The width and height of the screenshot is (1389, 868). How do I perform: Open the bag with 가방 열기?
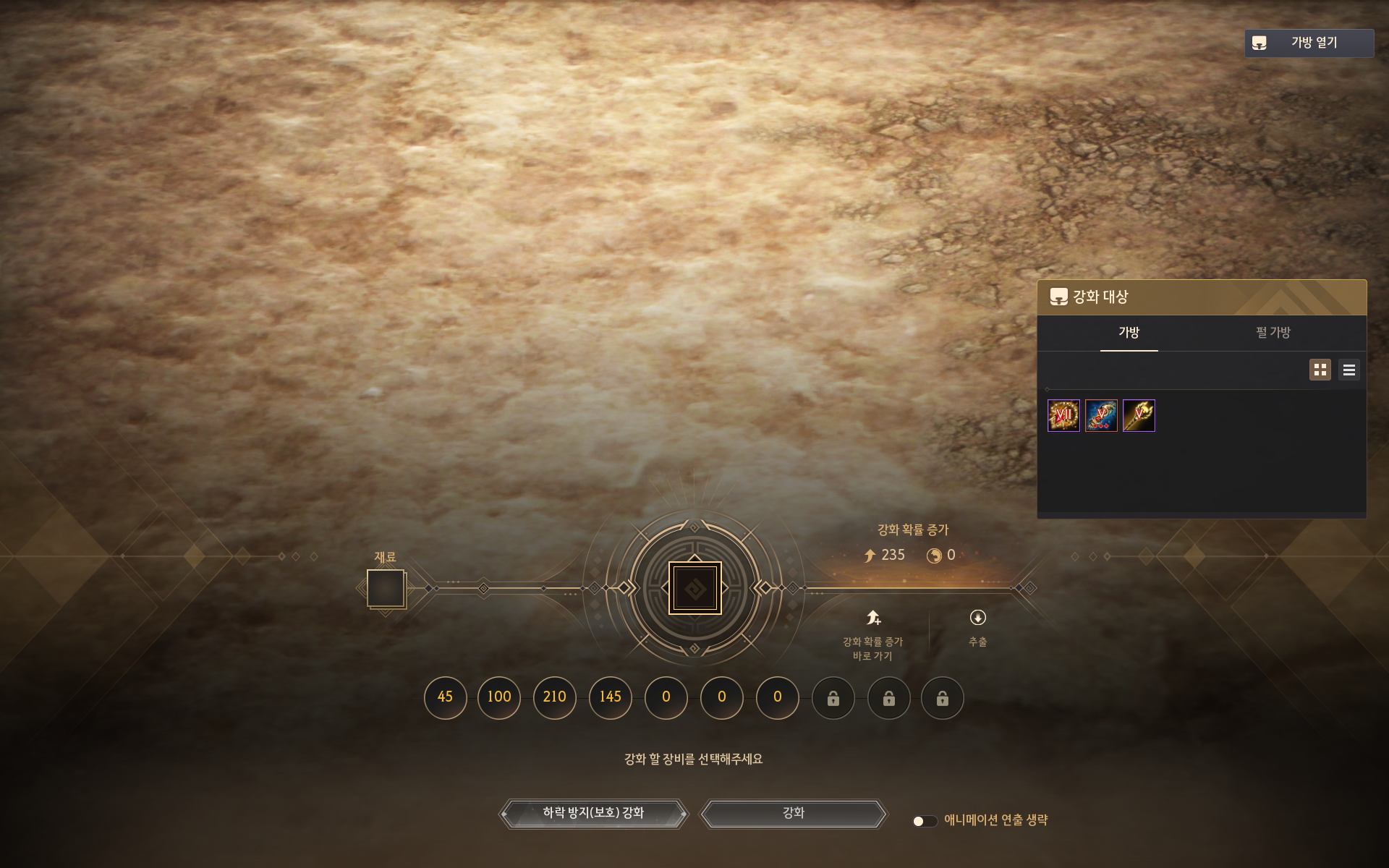1309,43
